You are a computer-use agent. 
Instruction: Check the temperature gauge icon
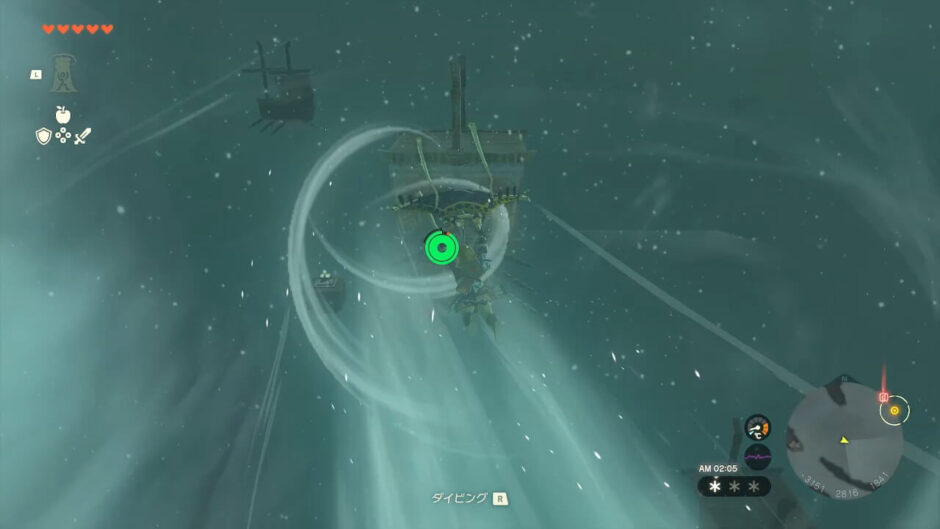point(757,427)
